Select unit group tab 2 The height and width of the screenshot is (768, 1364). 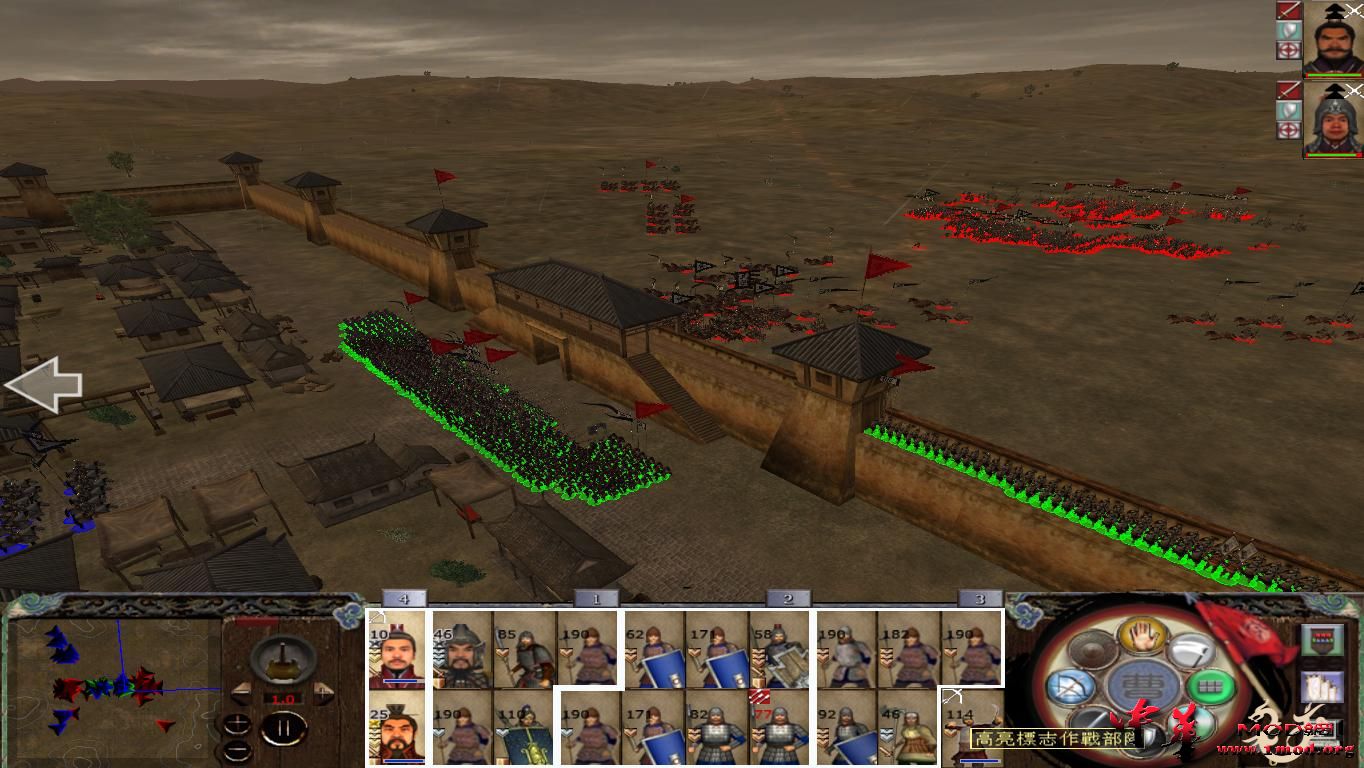[x=787, y=599]
